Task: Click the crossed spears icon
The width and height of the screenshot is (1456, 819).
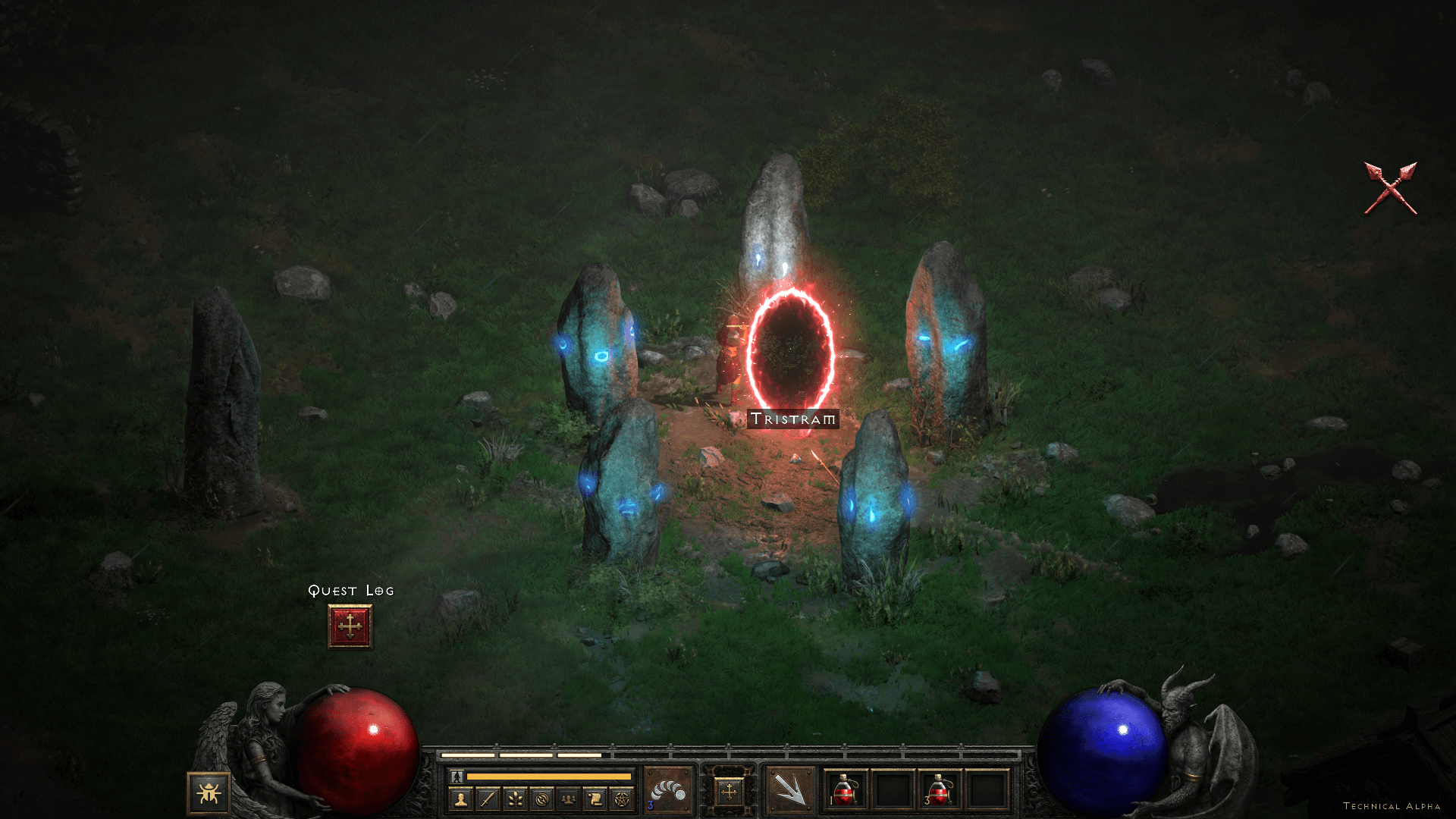Action: (x=1390, y=188)
